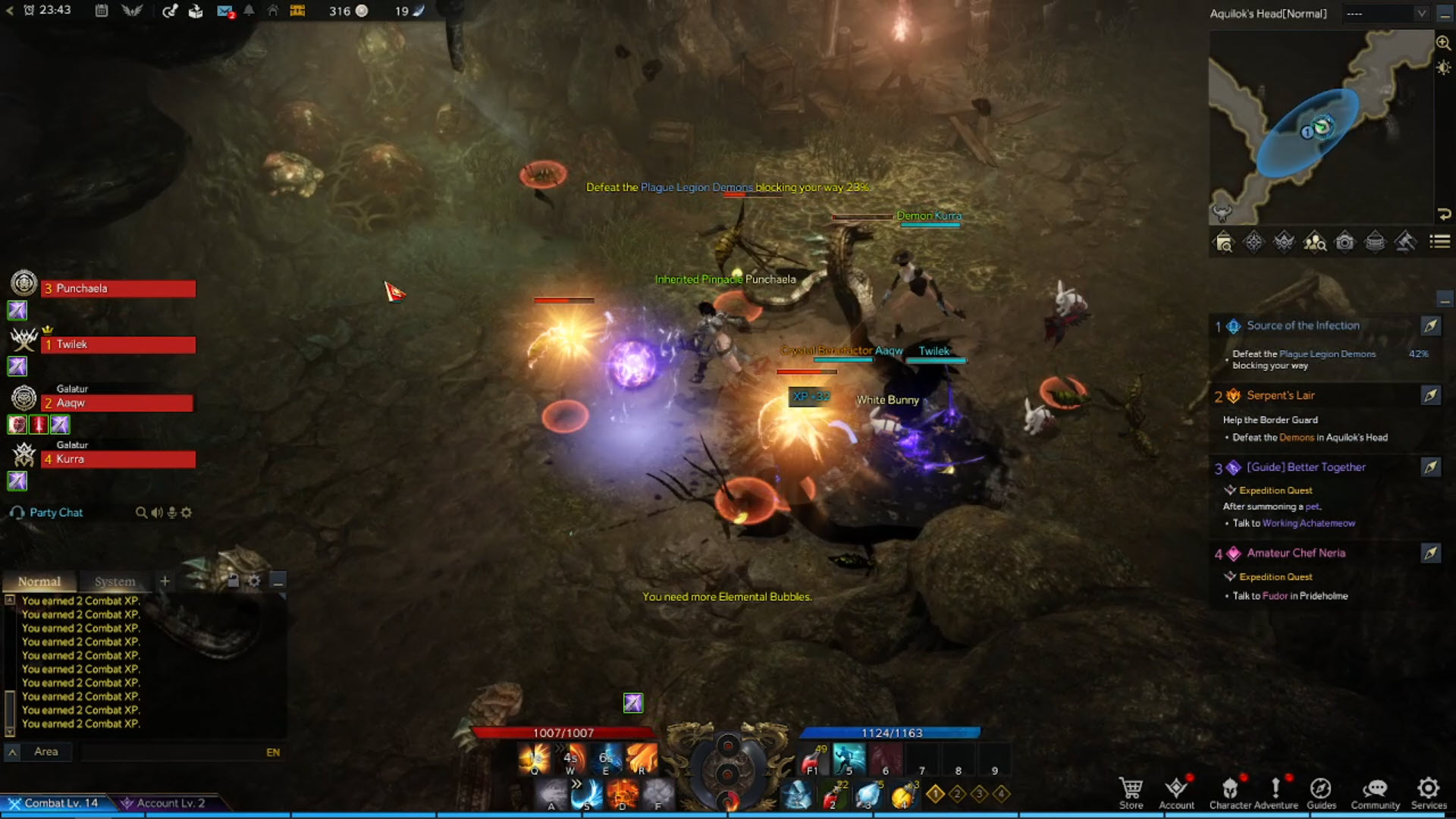Image resolution: width=1456 pixels, height=819 pixels.
Task: Open the Services menu
Action: (1429, 792)
